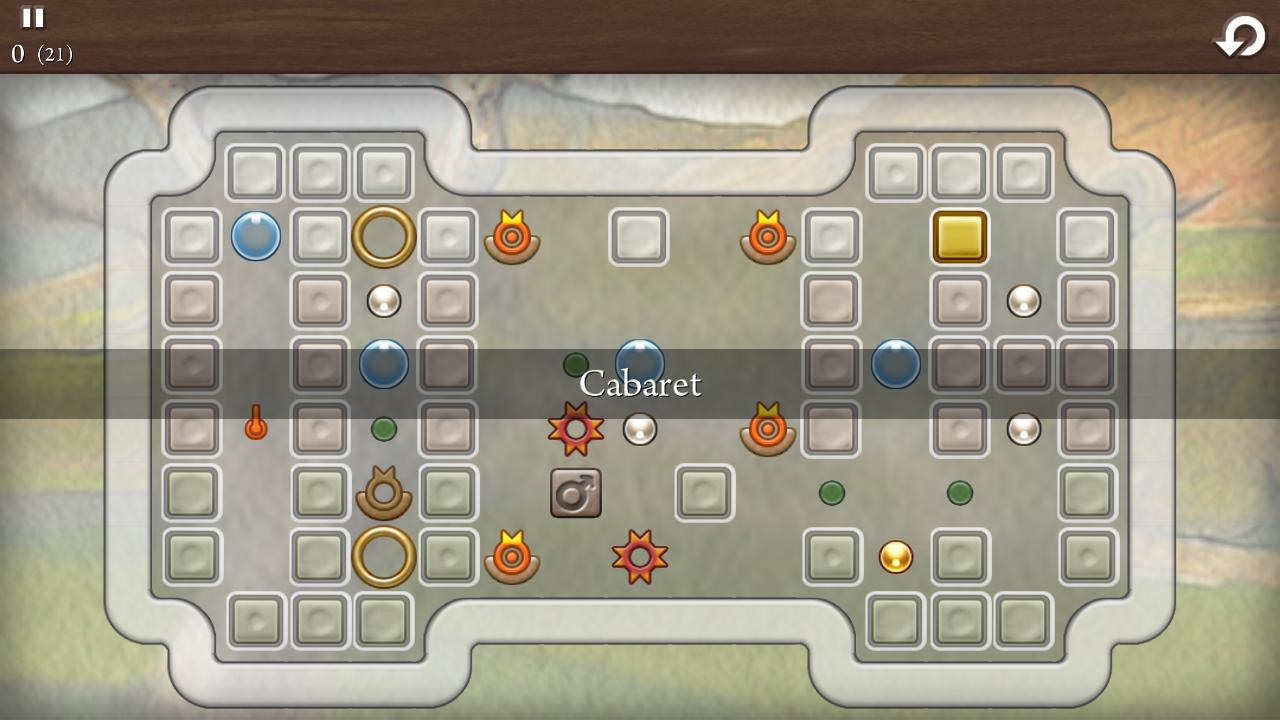Screen dimensions: 1280x720
Task: Click the Cabaret level banner
Action: (x=640, y=384)
